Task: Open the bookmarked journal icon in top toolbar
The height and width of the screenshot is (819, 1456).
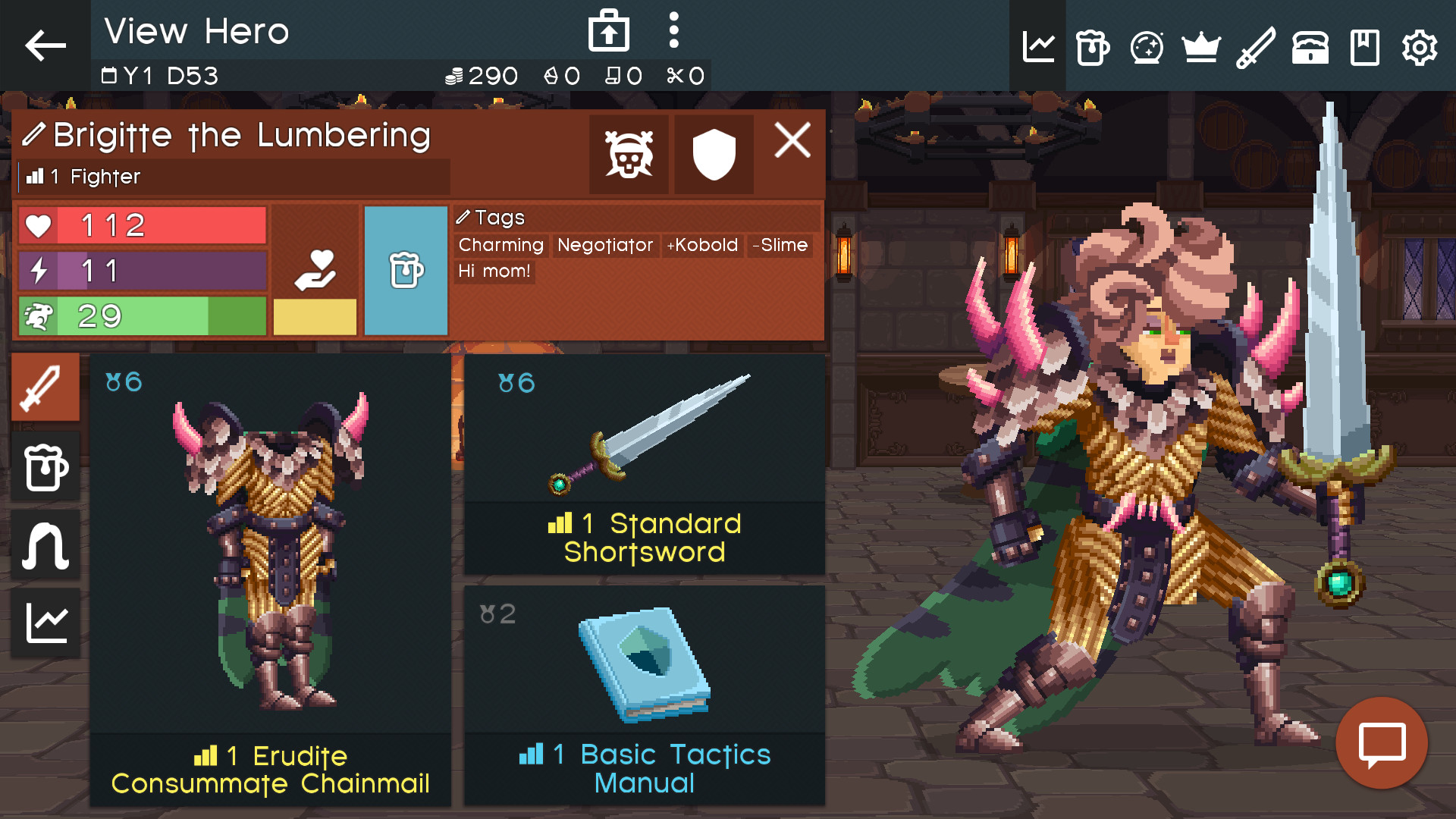Action: click(1364, 47)
